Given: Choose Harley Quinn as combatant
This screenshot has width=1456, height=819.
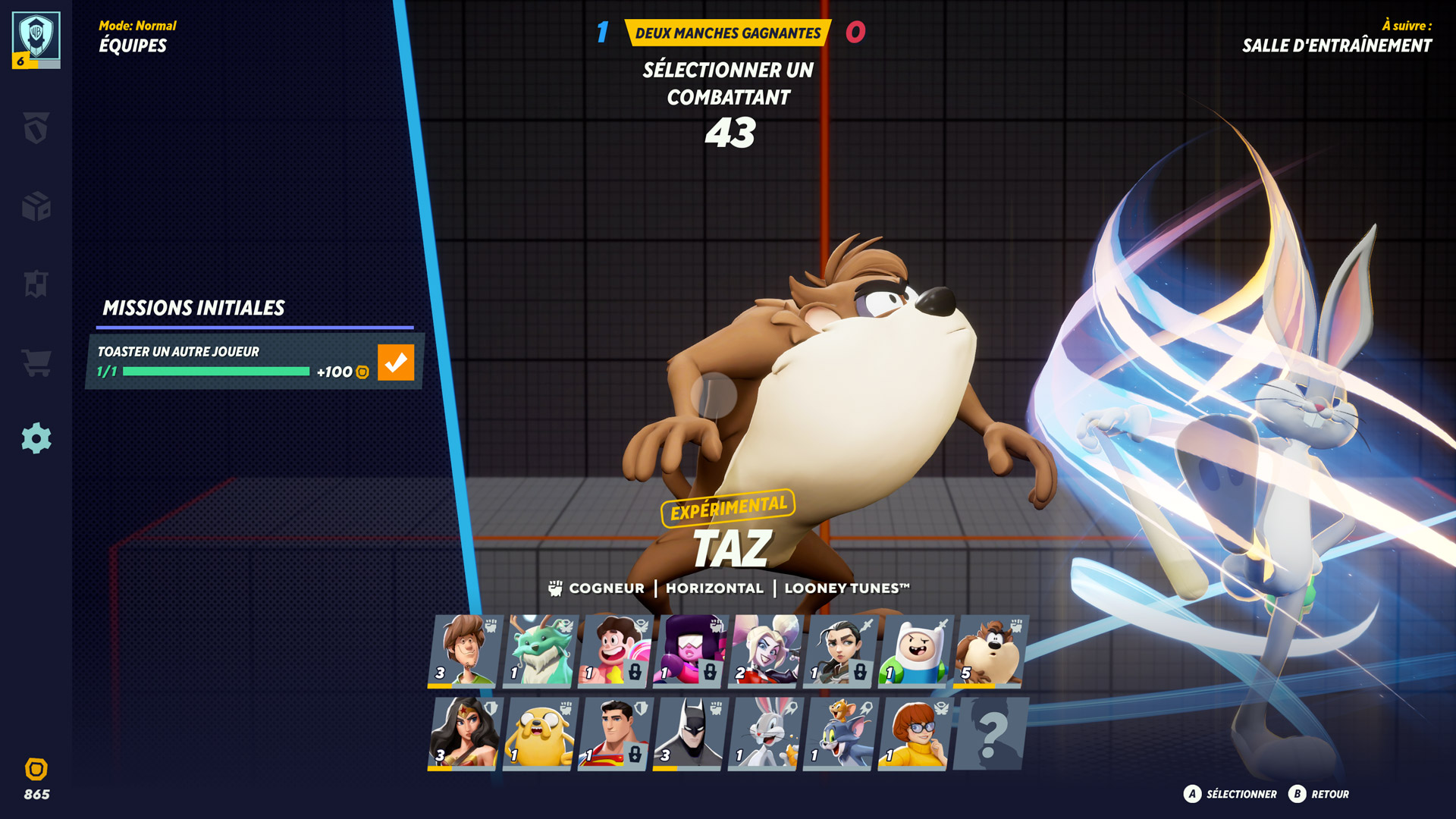Looking at the screenshot, I should coord(764,651).
